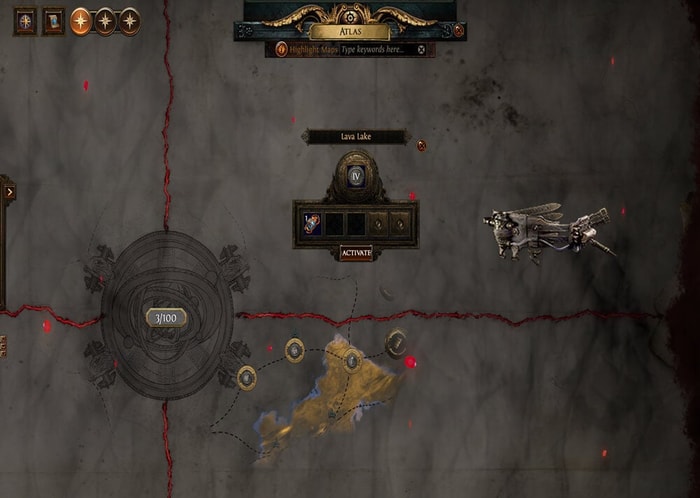Image resolution: width=700 pixels, height=498 pixels.
Task: Click the tier IV map slot
Action: tap(356, 178)
